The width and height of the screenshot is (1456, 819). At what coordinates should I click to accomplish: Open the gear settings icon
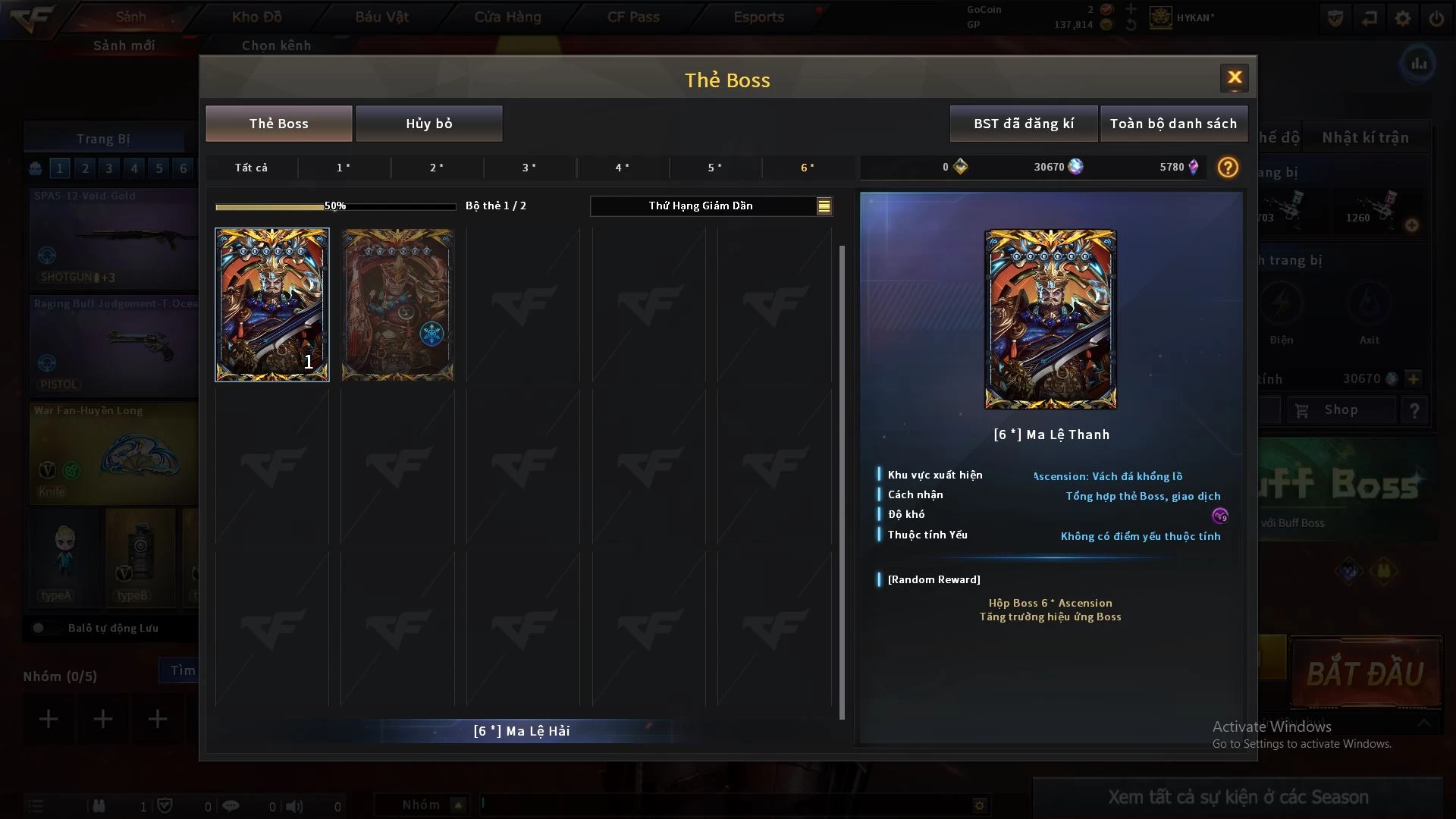pyautogui.click(x=1403, y=18)
